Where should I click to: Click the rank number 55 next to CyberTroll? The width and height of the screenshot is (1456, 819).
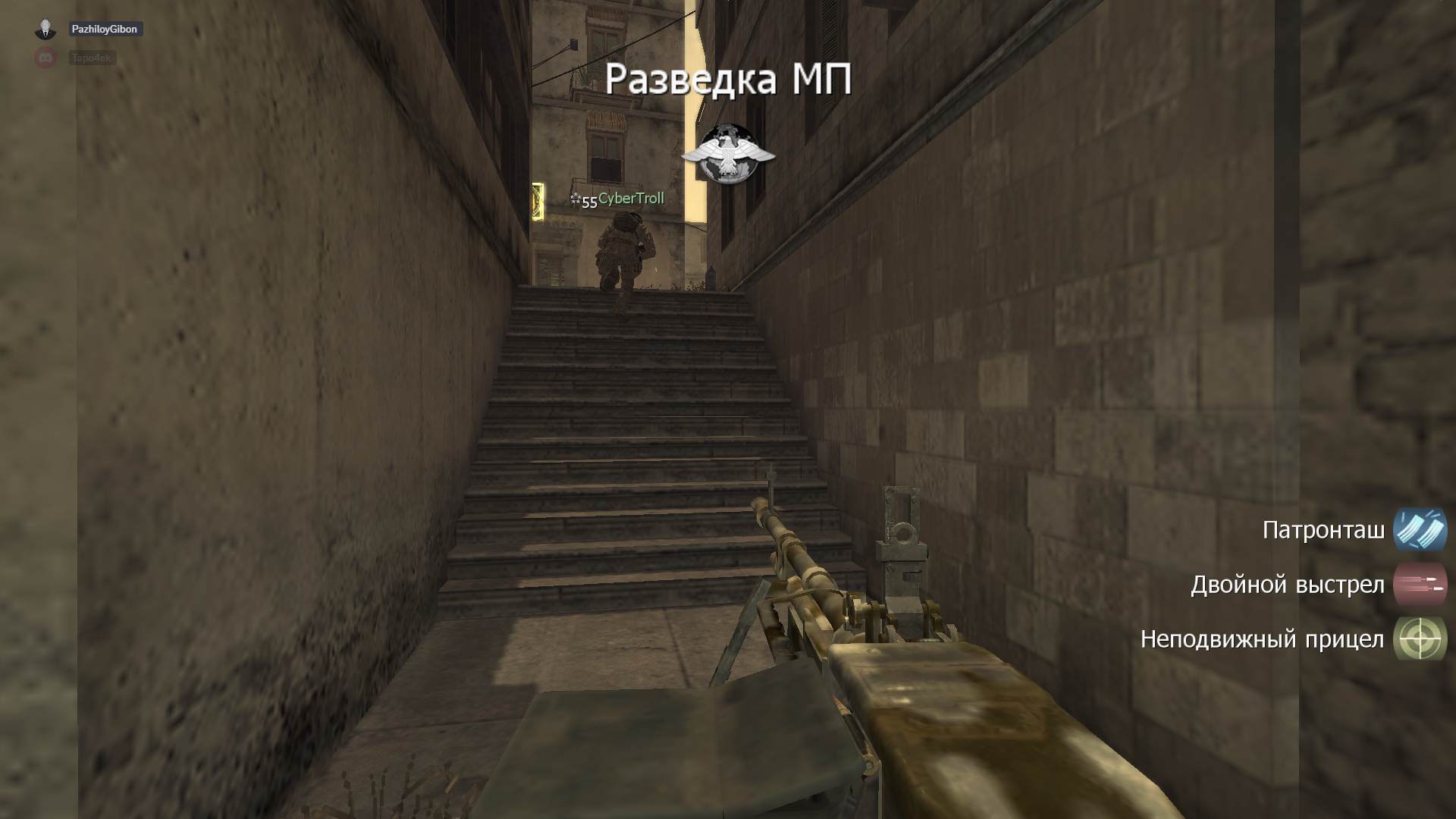click(x=588, y=201)
